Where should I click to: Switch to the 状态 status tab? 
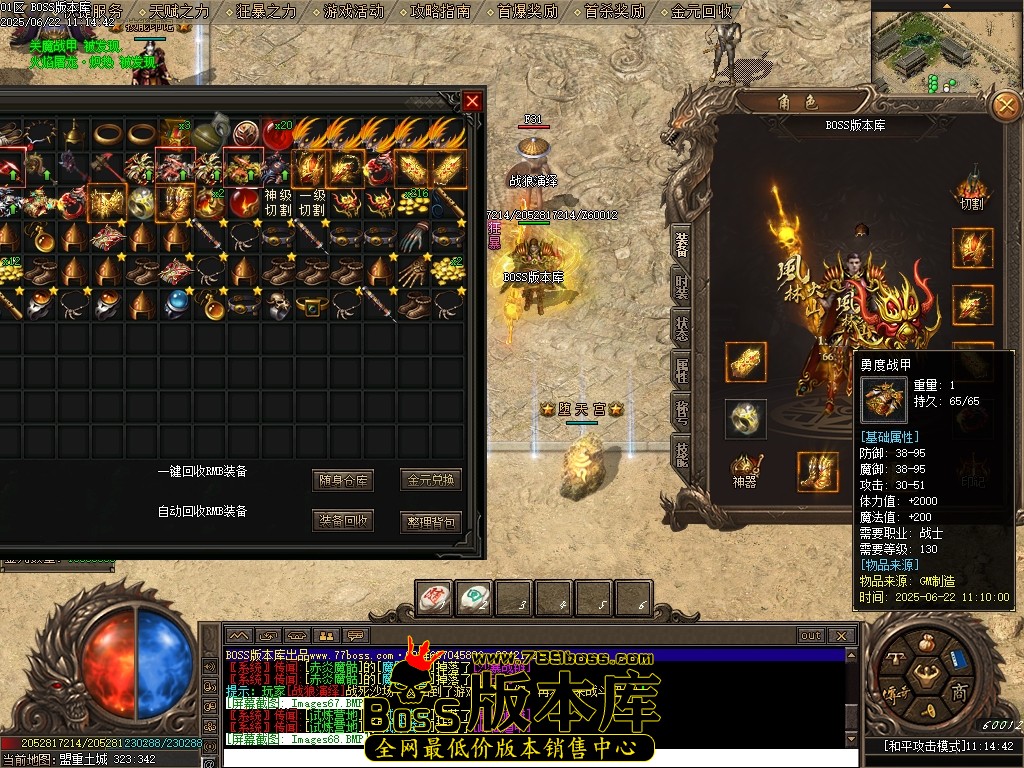pyautogui.click(x=682, y=328)
